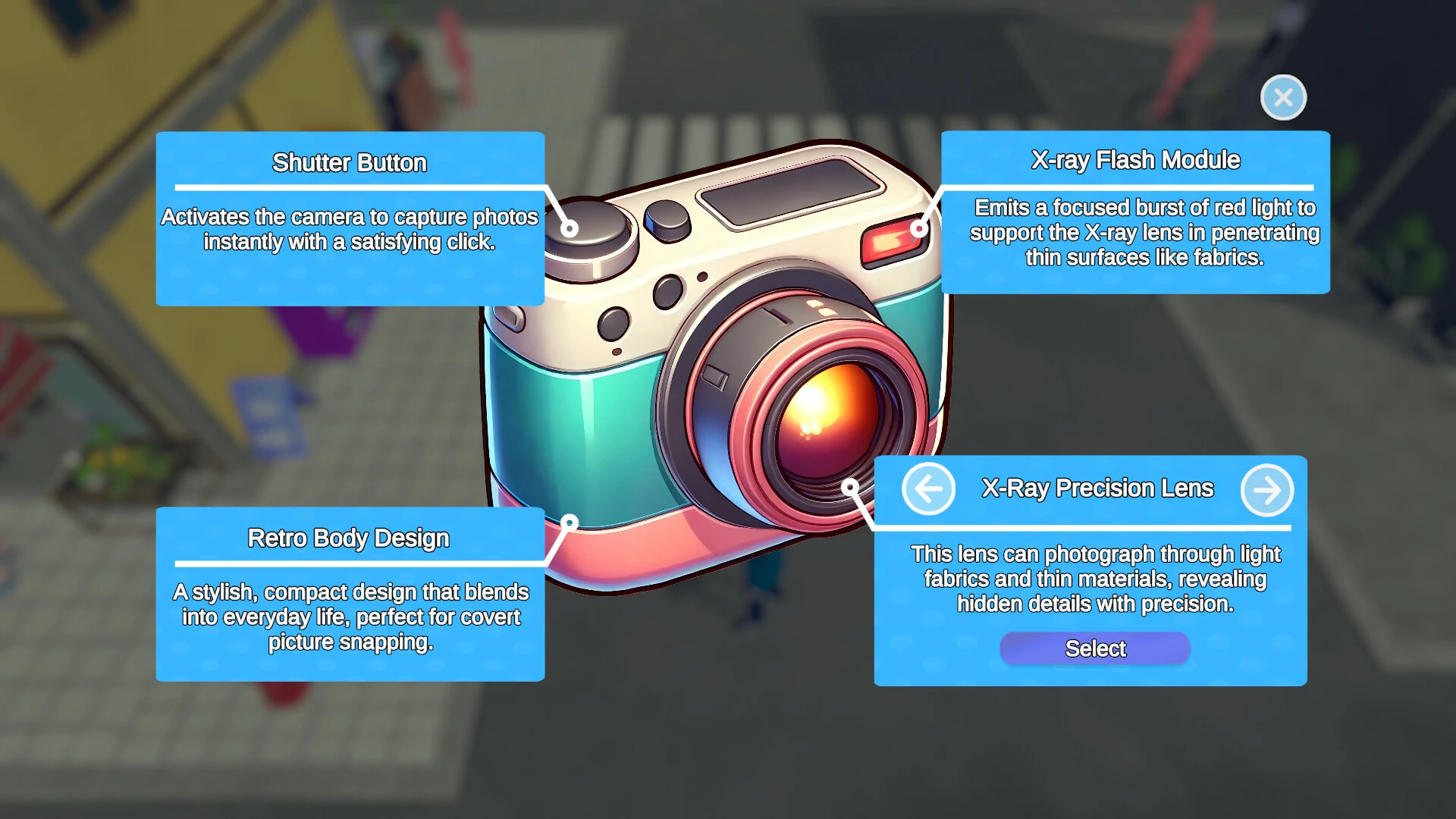The width and height of the screenshot is (1456, 819).
Task: Show the next lens option
Action: [1266, 490]
